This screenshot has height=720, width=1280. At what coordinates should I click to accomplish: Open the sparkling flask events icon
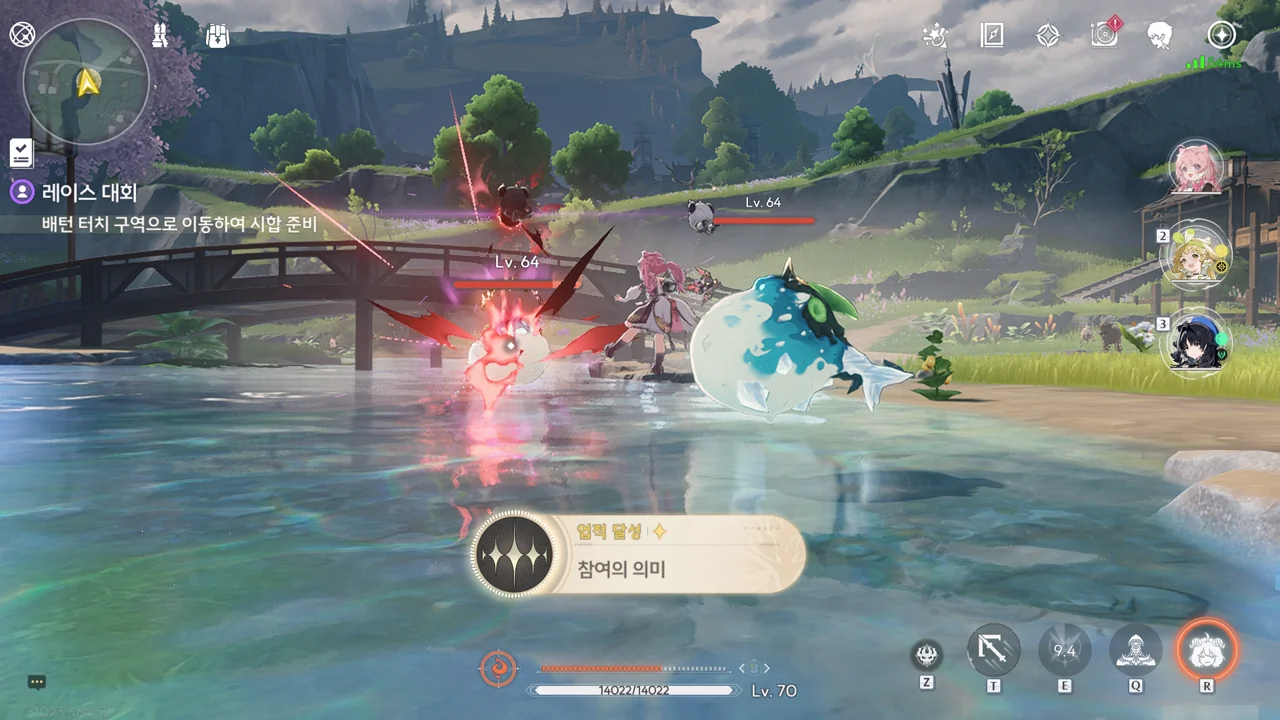935,36
